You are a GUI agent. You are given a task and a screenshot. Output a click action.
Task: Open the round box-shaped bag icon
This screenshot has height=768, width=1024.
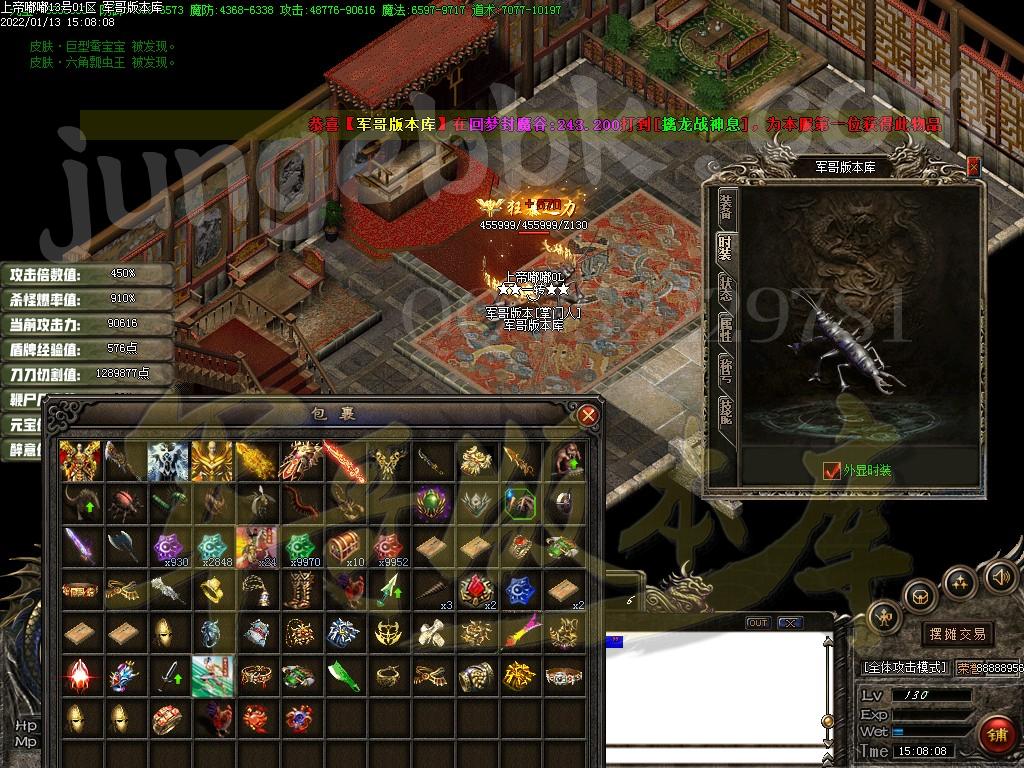pyautogui.click(x=920, y=594)
